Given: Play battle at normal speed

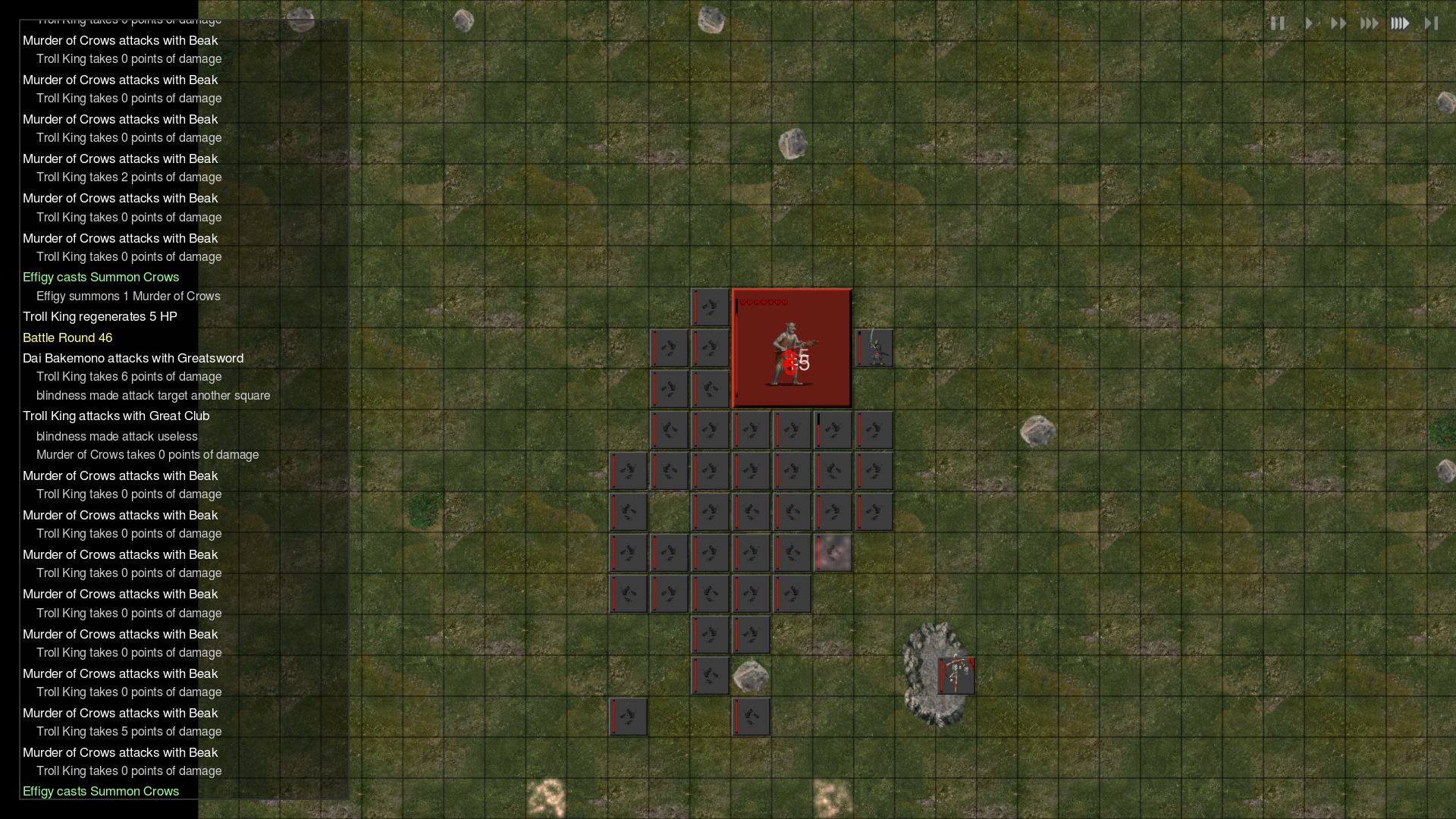Looking at the screenshot, I should pyautogui.click(x=1309, y=24).
